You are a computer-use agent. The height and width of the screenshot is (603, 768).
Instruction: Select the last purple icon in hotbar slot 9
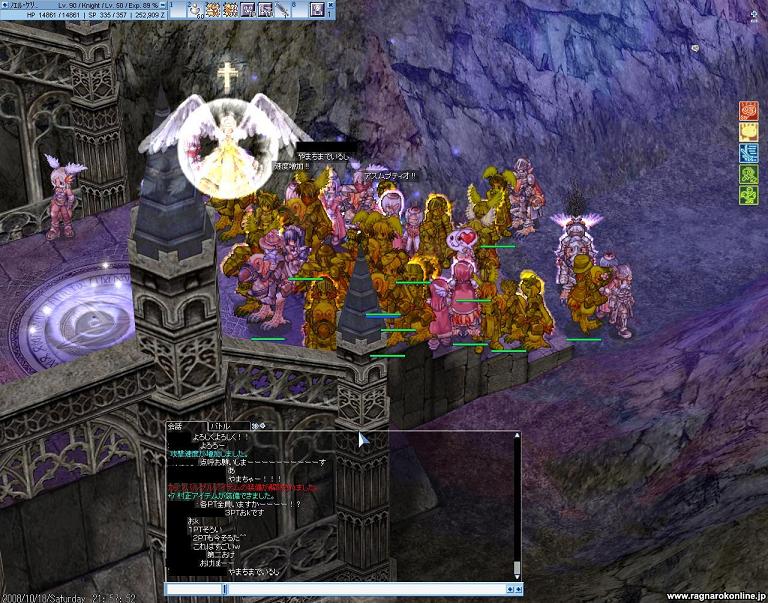[x=317, y=10]
